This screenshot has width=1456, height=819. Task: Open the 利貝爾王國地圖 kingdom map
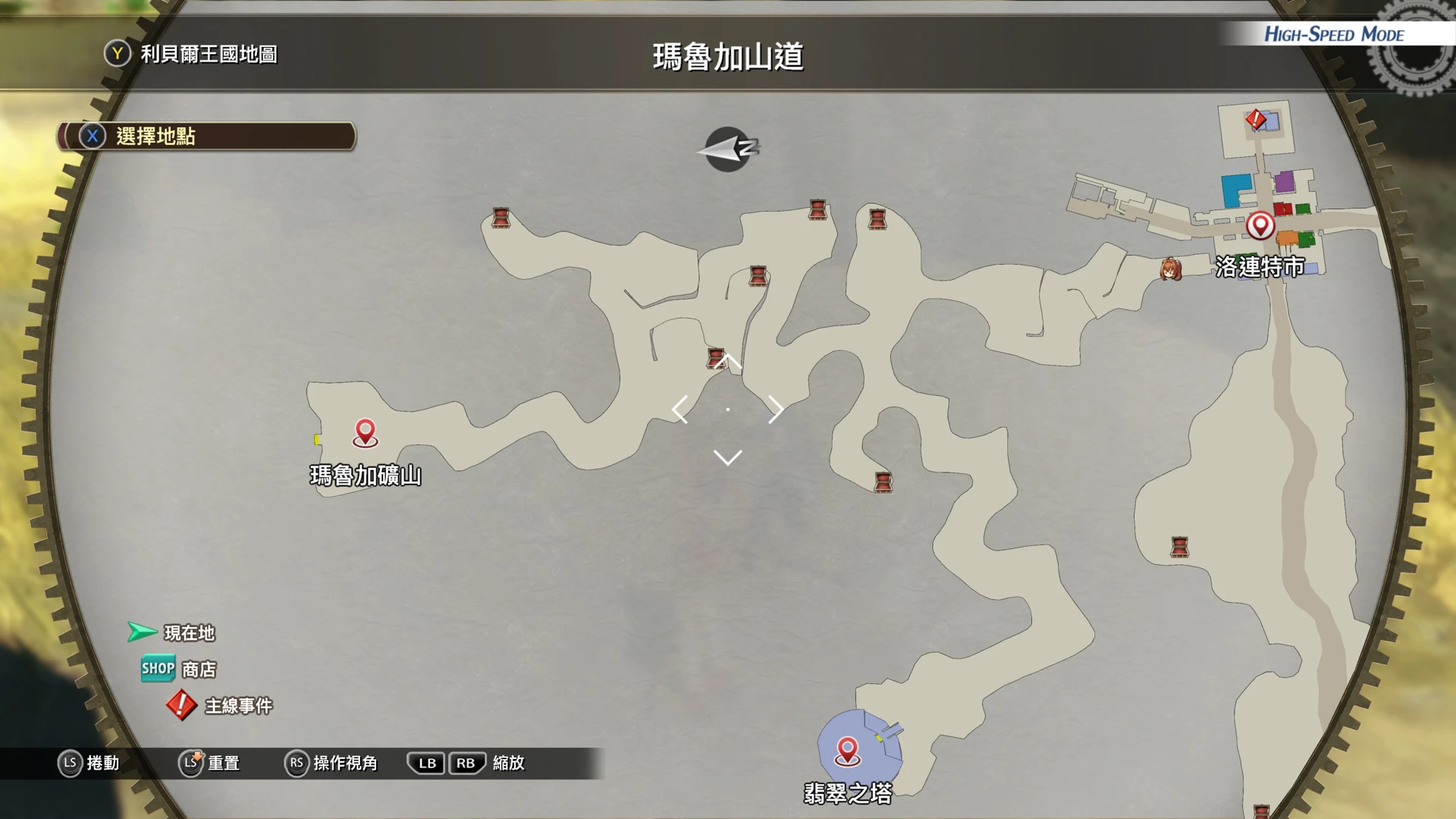(192, 54)
